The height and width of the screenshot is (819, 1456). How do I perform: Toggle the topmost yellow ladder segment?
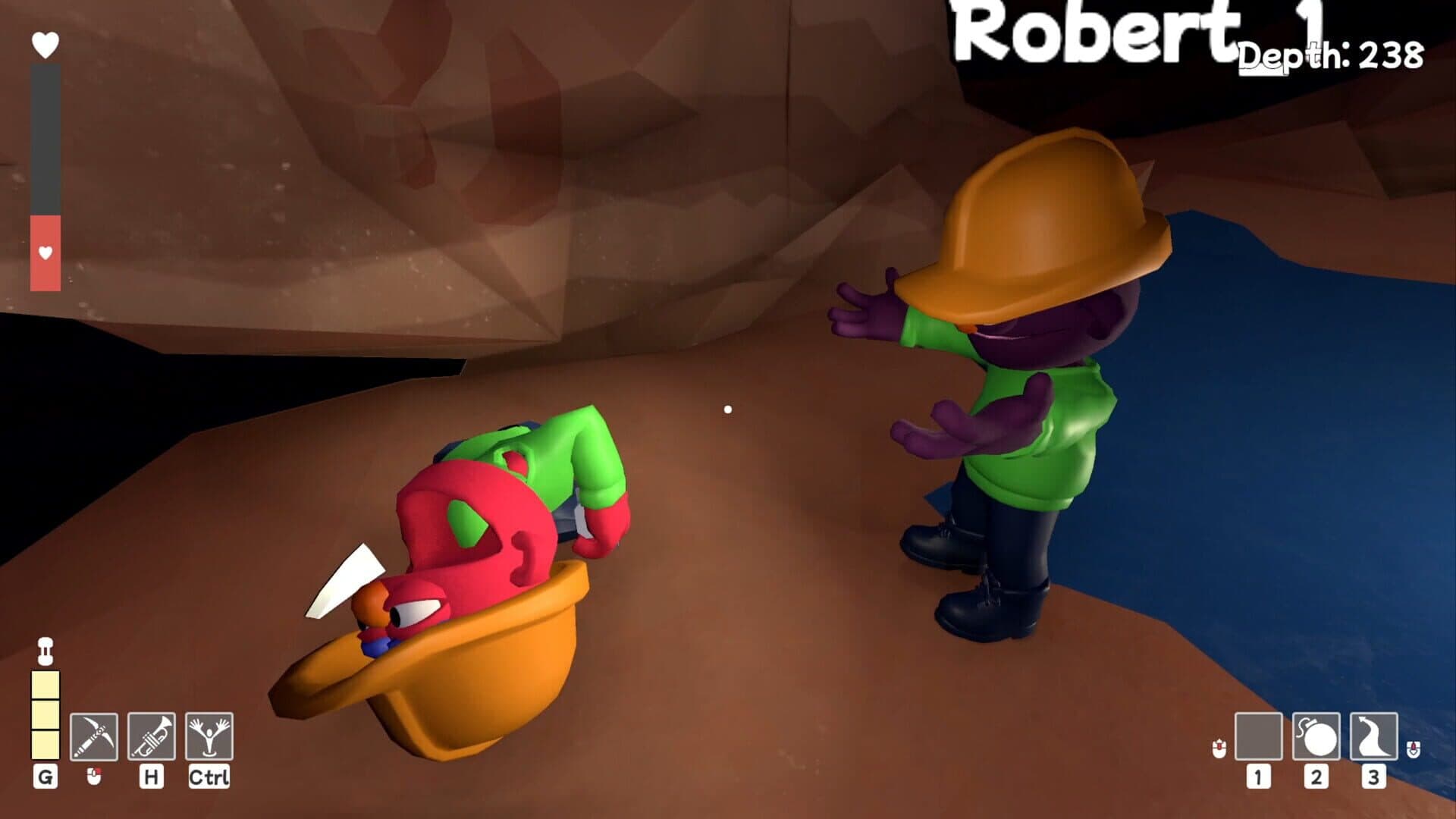pos(46,684)
